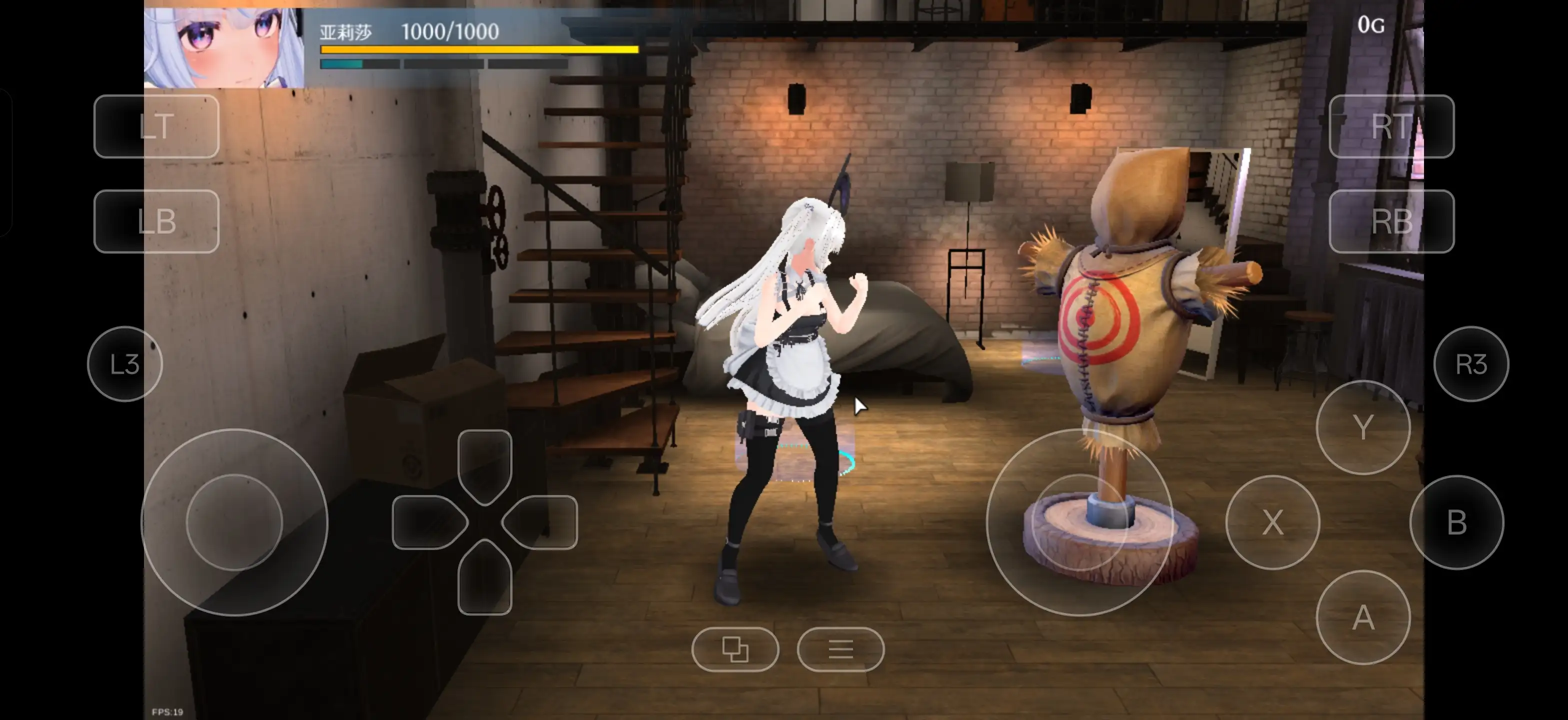Tap the LB bumper button
The image size is (1568, 720).
click(156, 221)
